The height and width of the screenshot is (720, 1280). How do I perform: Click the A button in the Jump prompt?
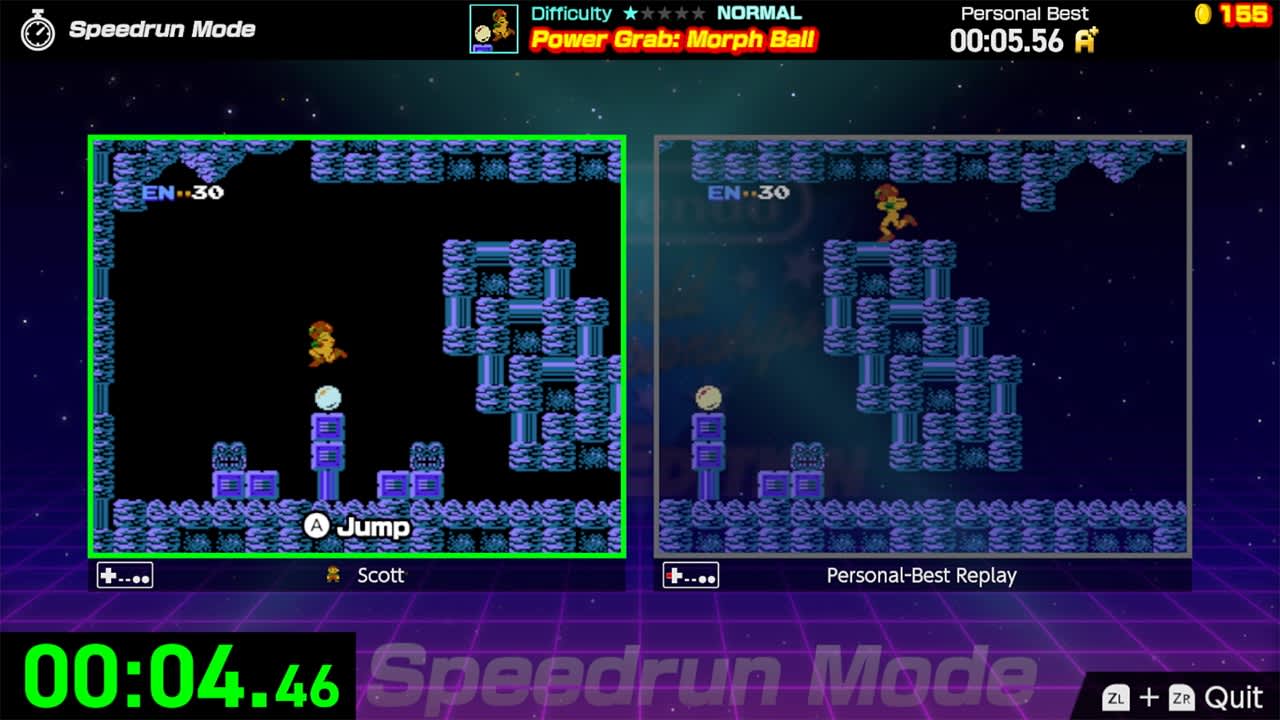tap(318, 527)
